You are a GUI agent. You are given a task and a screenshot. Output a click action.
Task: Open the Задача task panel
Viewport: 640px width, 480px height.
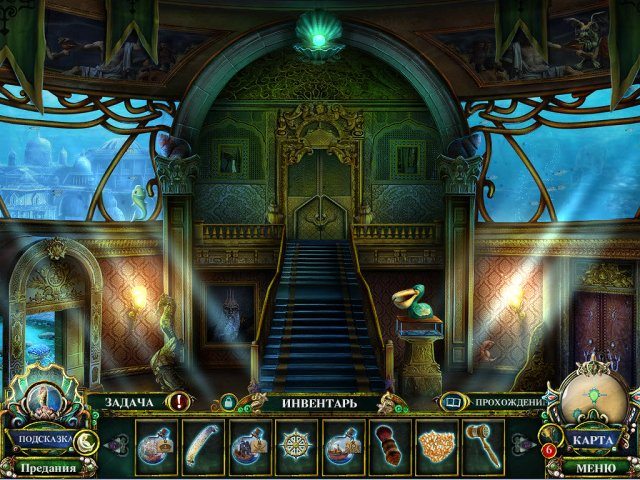pyautogui.click(x=126, y=401)
